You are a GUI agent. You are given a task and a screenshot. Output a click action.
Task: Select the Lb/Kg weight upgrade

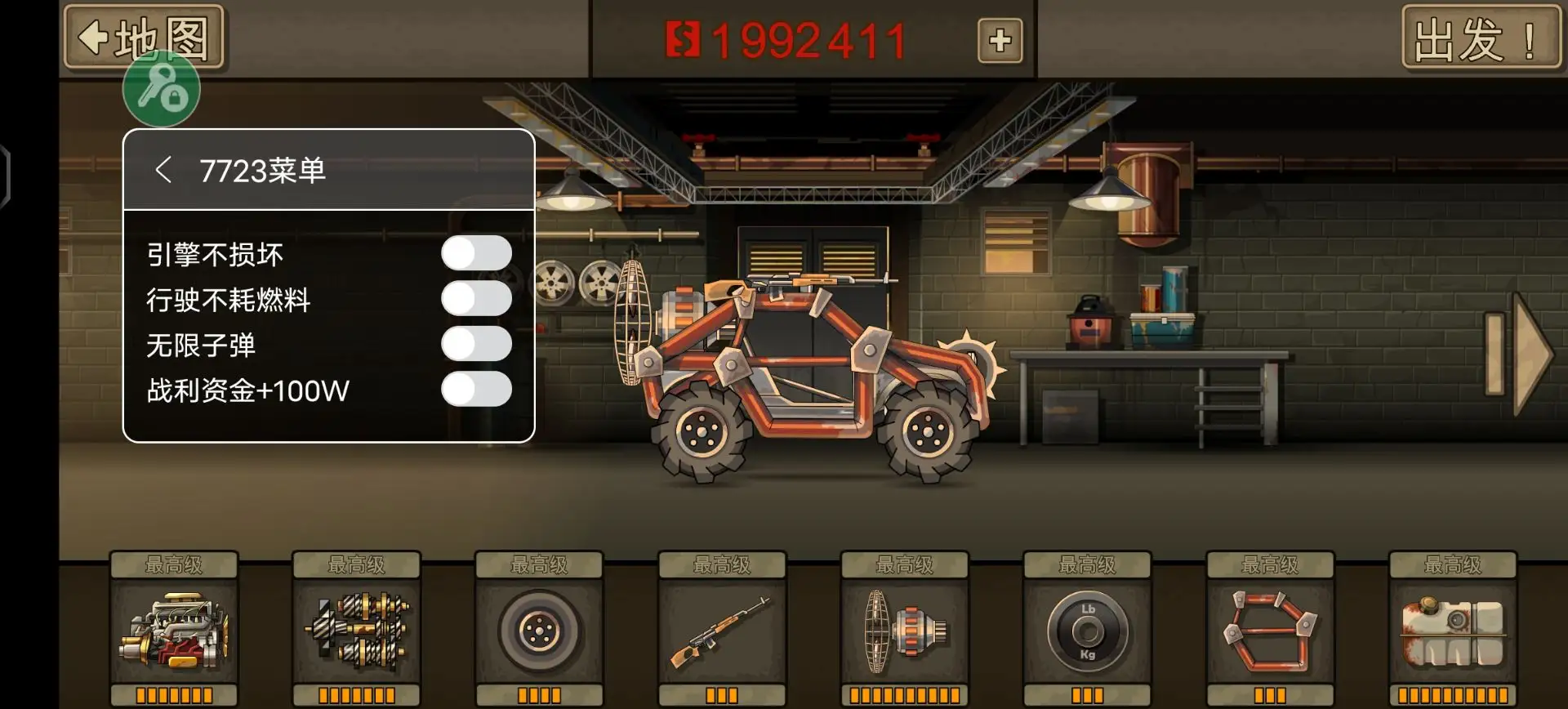[x=1087, y=631]
